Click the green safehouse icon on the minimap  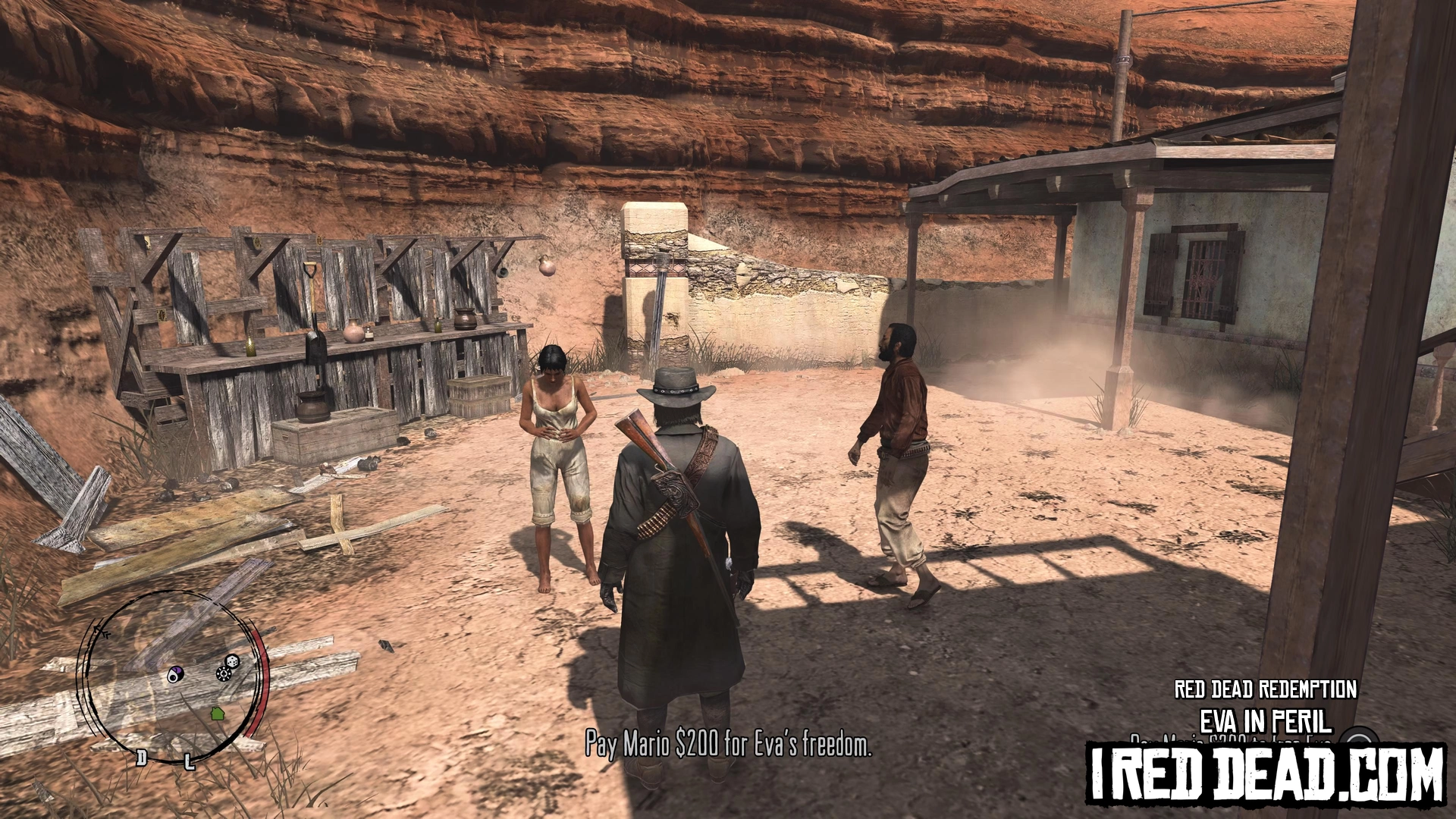[x=217, y=713]
